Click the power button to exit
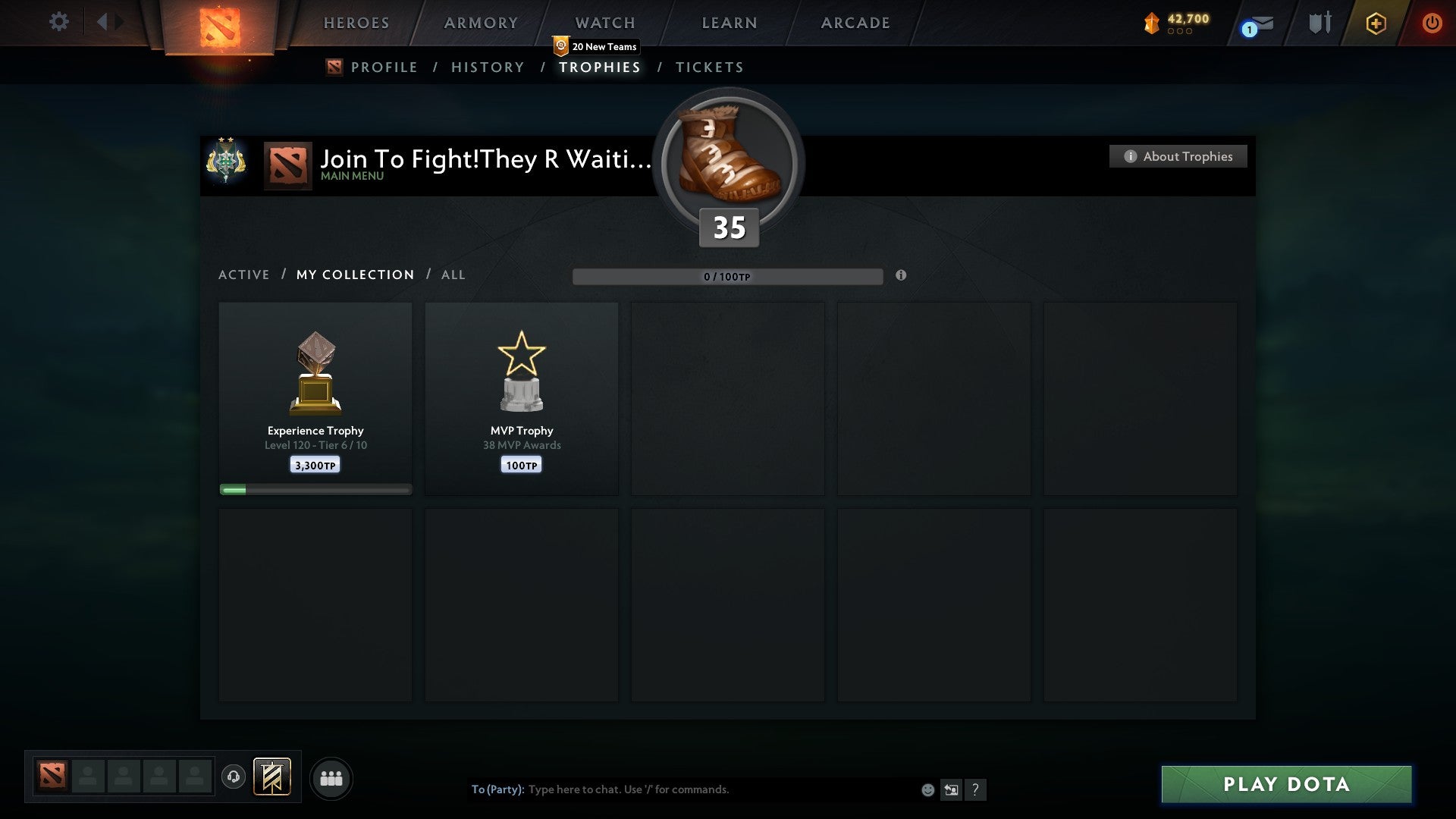1456x819 pixels. 1432,23
